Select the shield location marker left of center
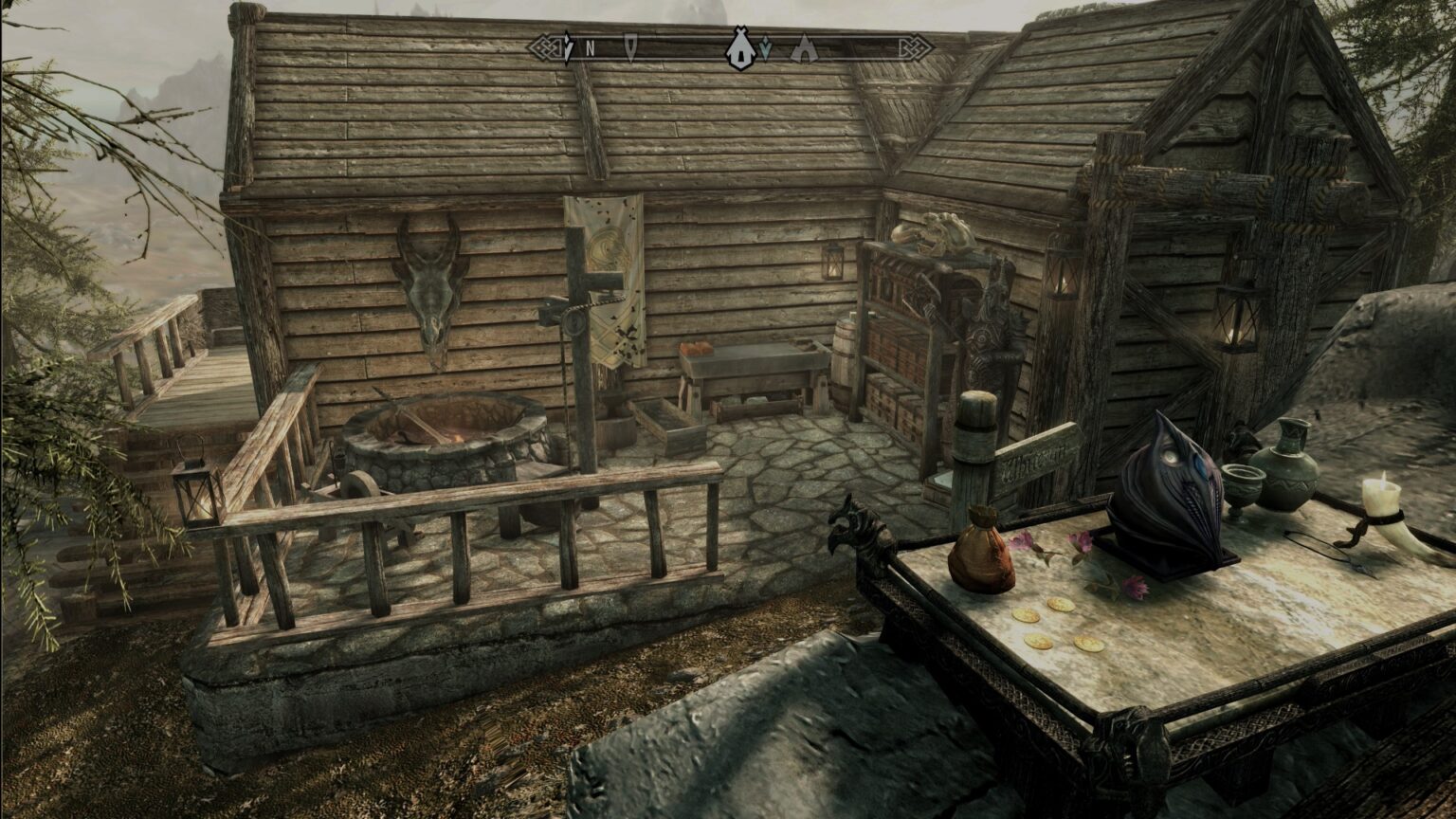1456x819 pixels. point(629,45)
